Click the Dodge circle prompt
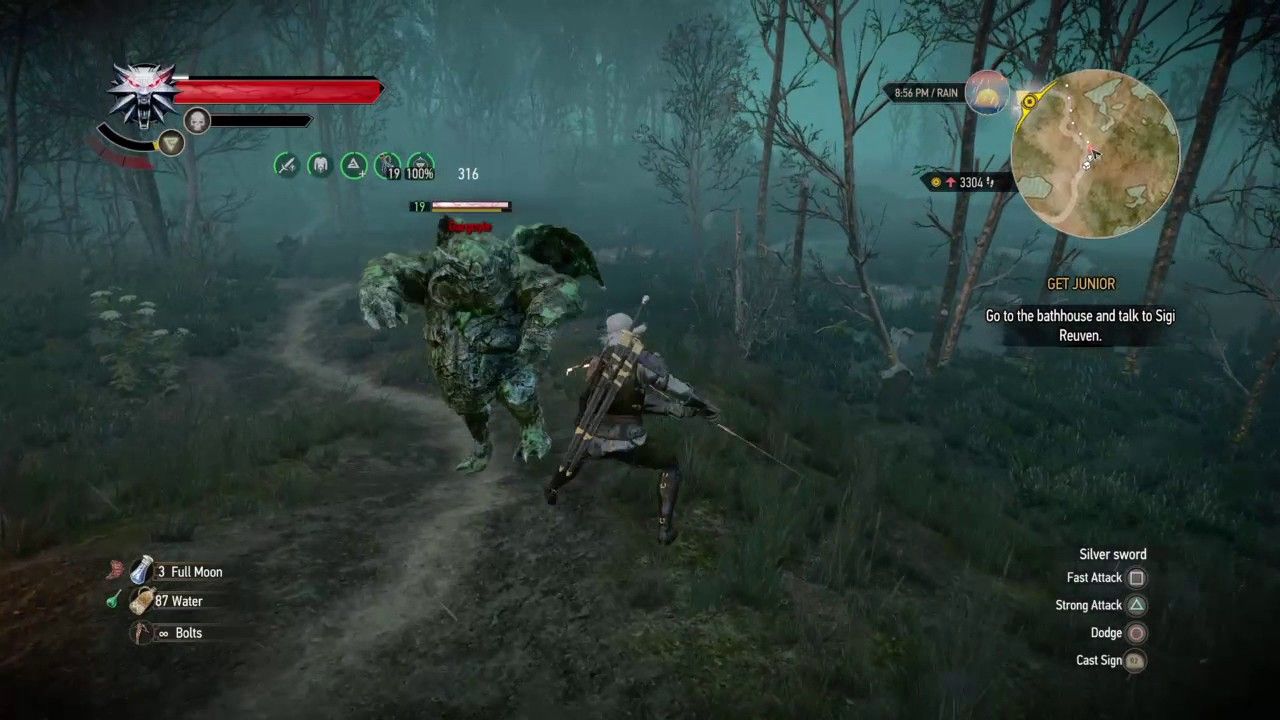The image size is (1280, 720). pos(1136,632)
